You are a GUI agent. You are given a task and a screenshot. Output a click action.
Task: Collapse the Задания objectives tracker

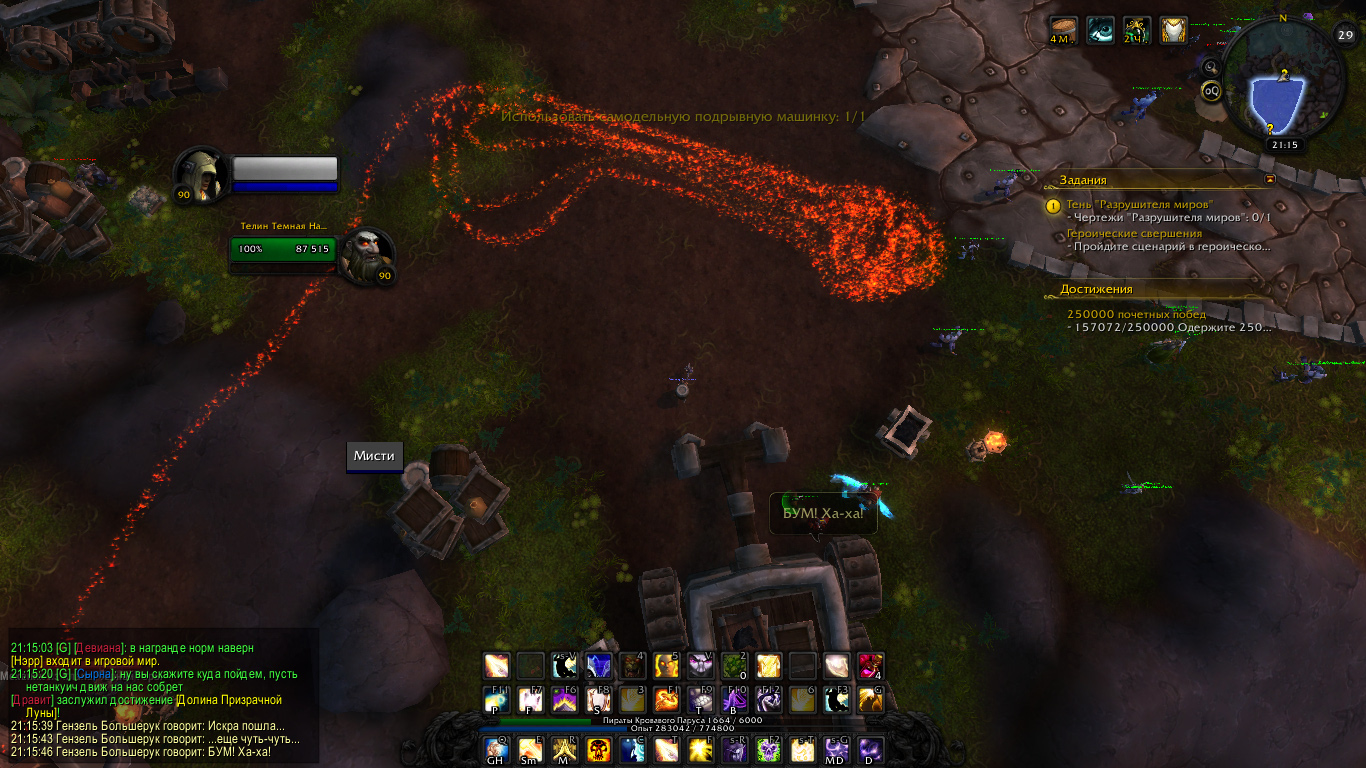pyautogui.click(x=1270, y=179)
